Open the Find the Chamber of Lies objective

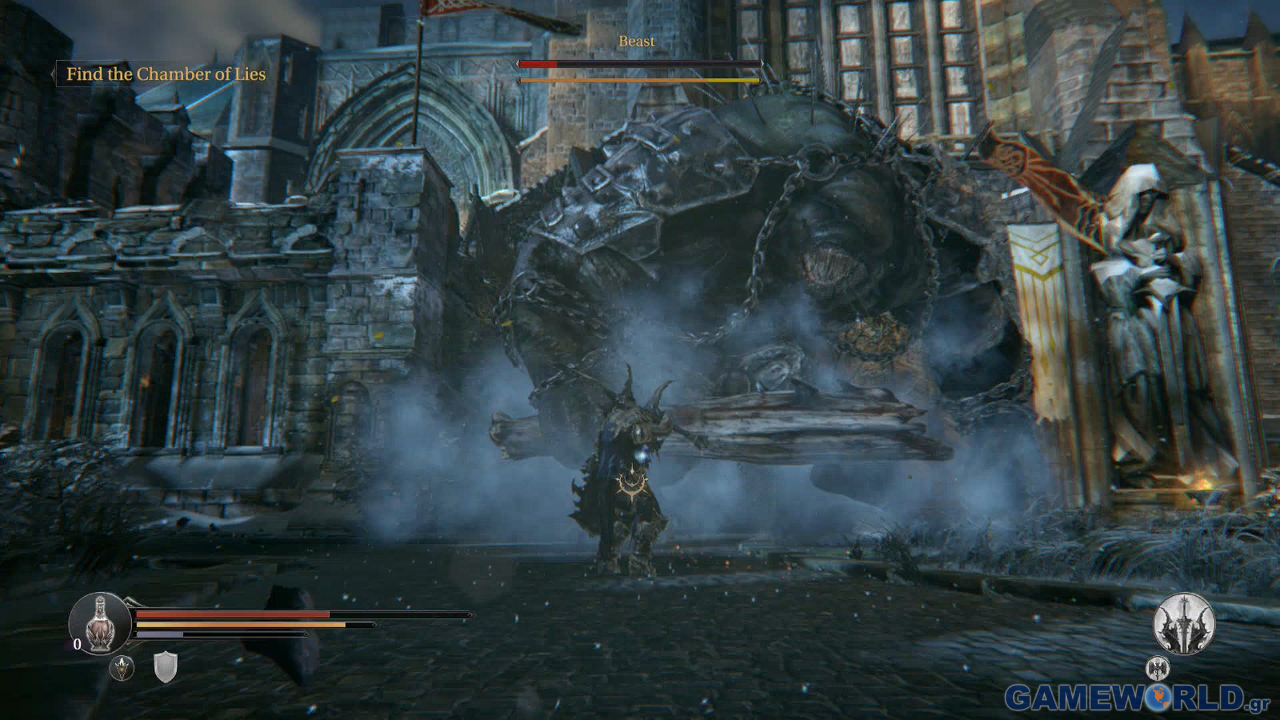166,74
